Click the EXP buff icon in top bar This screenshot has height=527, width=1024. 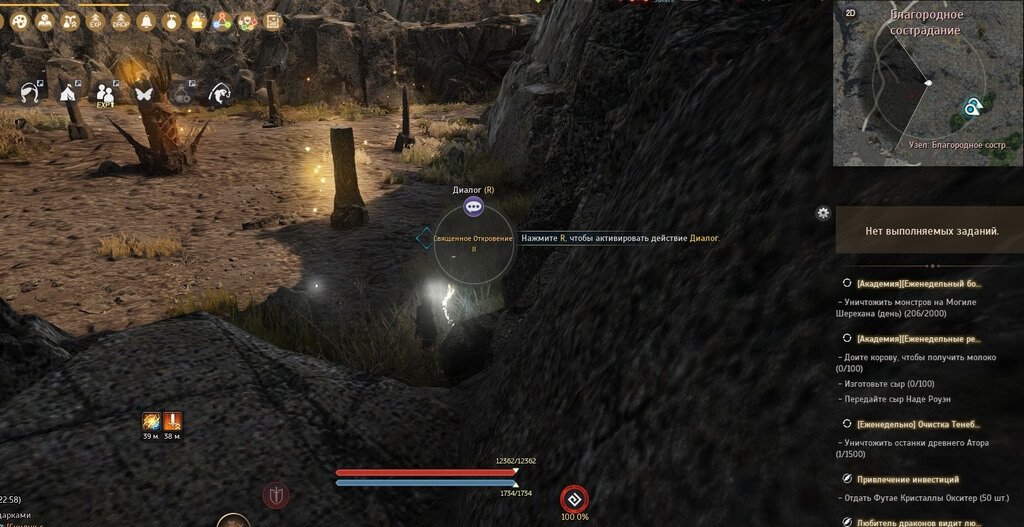pos(94,20)
